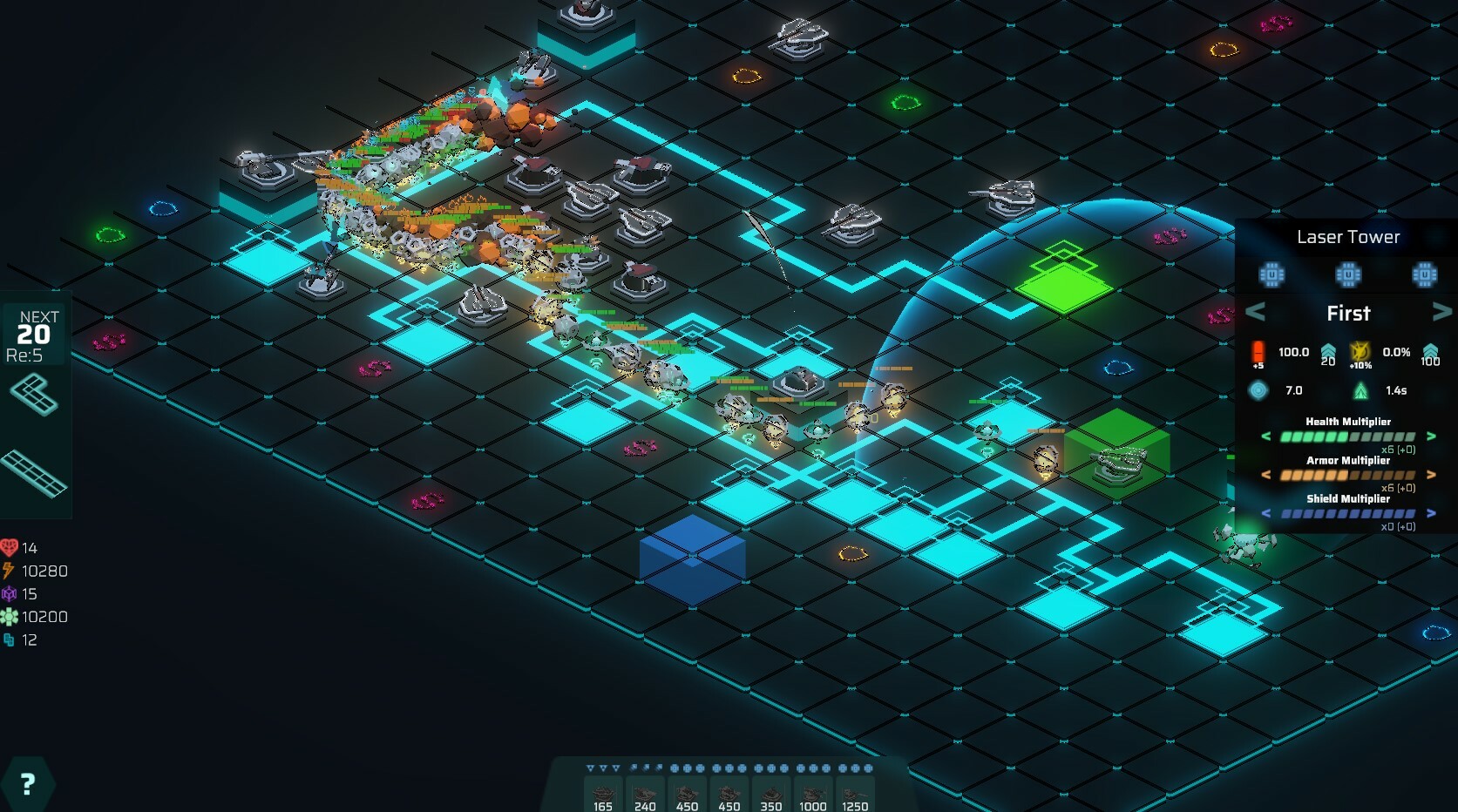Click the left arrow beside the First targeting mode
Screen dimensions: 1458x812
(1255, 312)
